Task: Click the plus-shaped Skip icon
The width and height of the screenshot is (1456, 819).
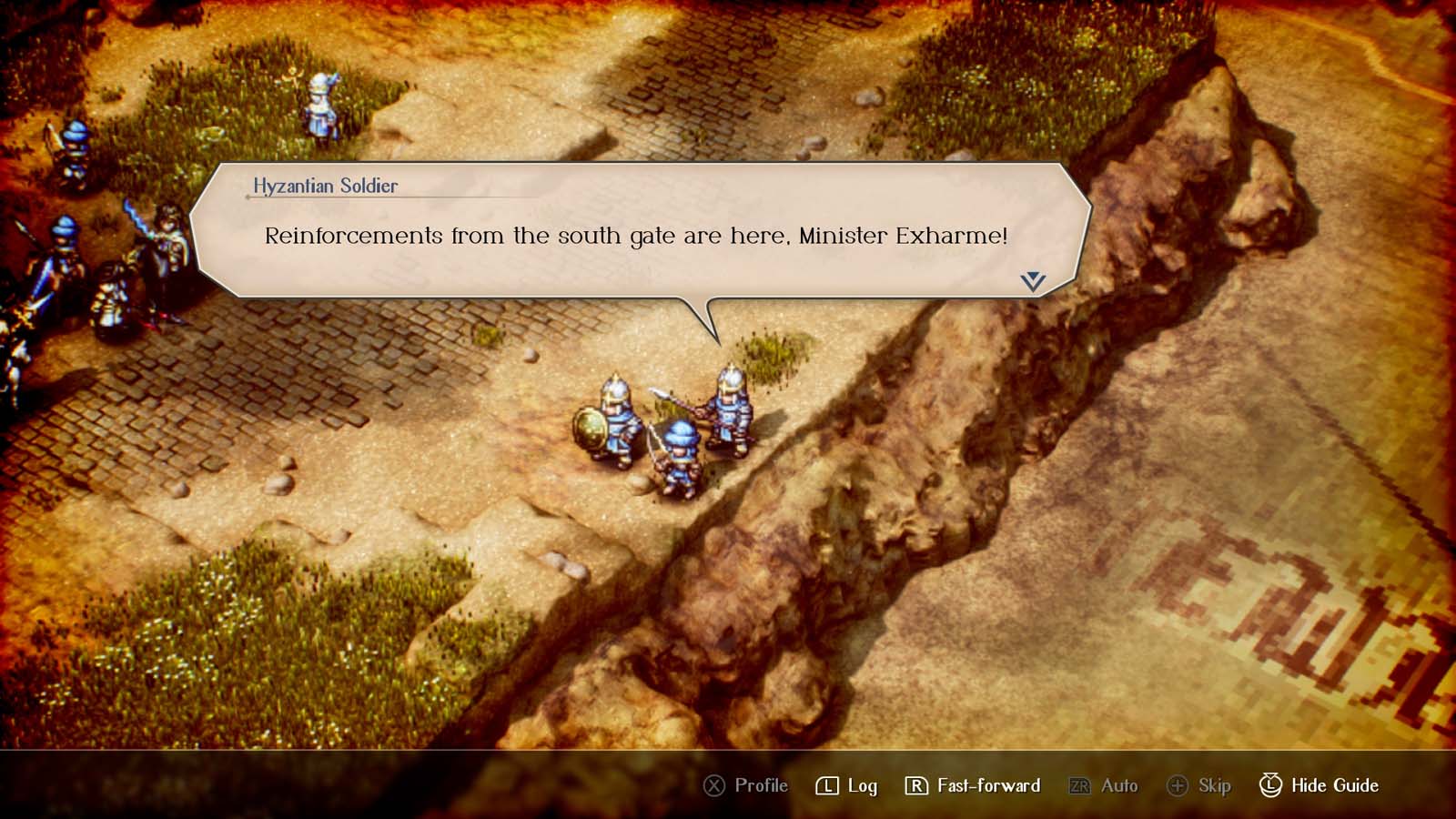Action: (x=1178, y=785)
